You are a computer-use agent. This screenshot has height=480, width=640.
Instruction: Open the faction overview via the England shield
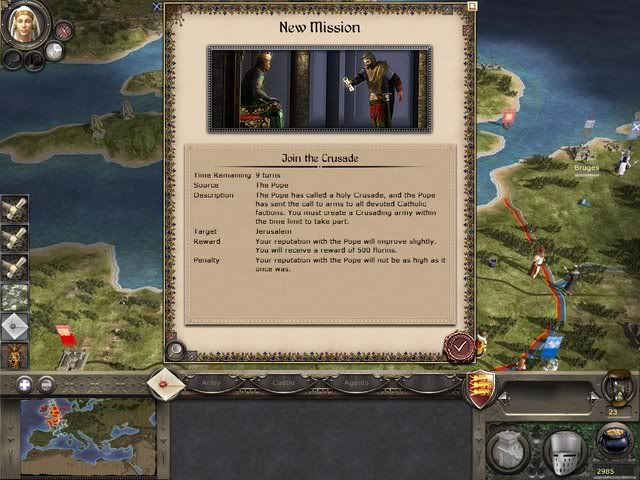(x=484, y=385)
